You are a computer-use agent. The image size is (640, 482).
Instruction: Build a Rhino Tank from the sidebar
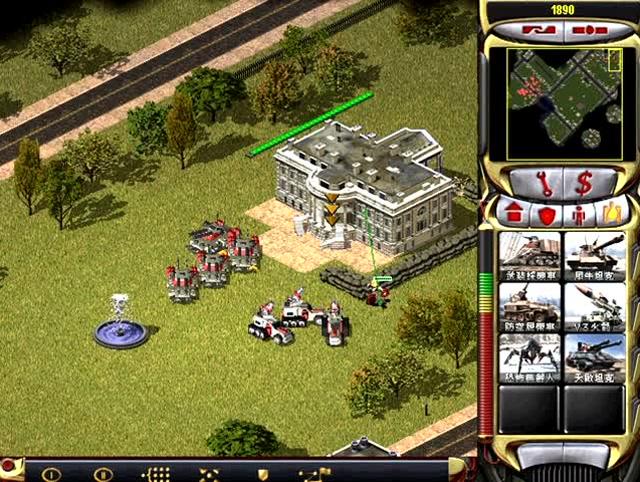[x=594, y=254]
